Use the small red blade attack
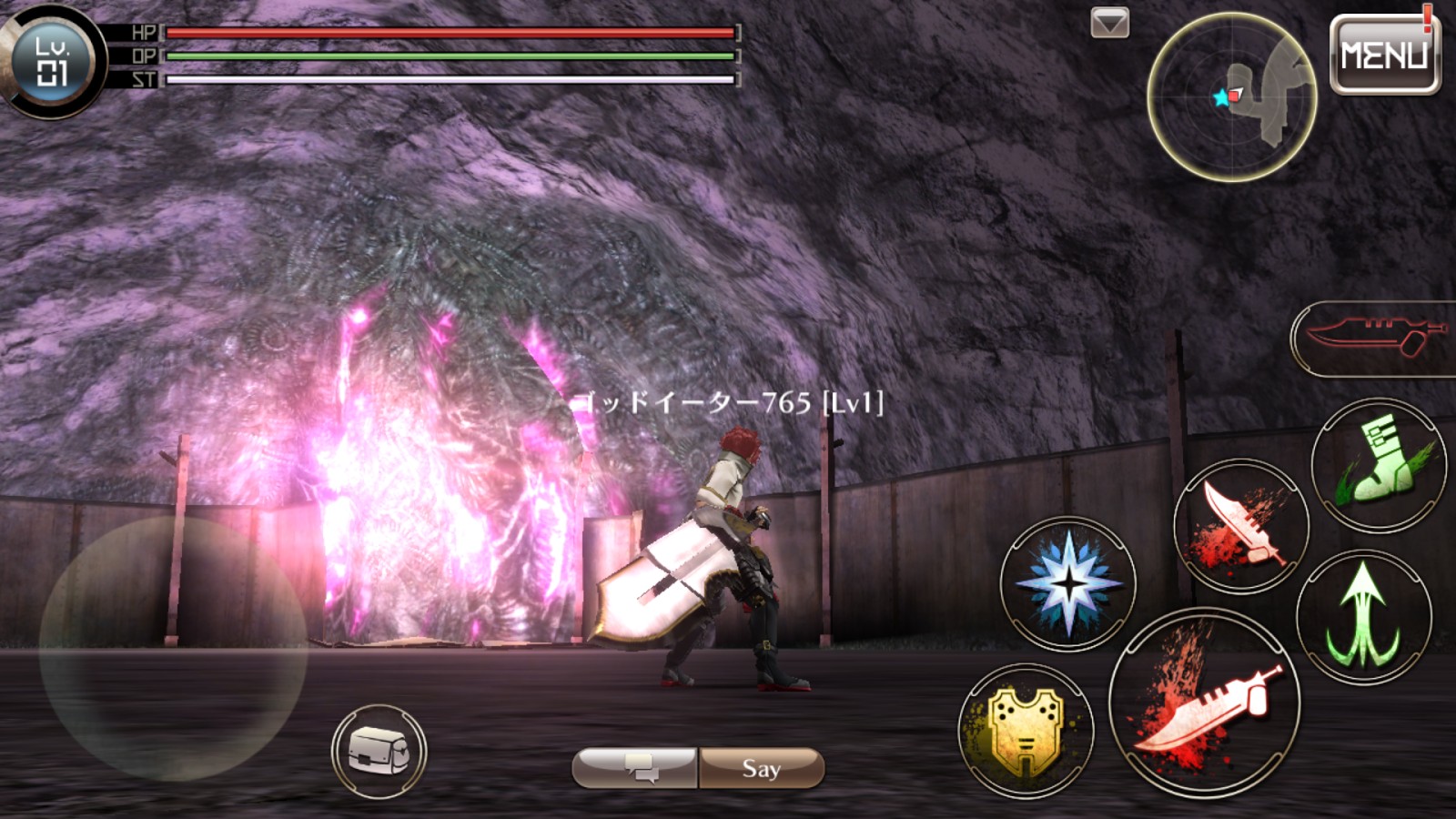The width and height of the screenshot is (1456, 819). pyautogui.click(x=1241, y=526)
